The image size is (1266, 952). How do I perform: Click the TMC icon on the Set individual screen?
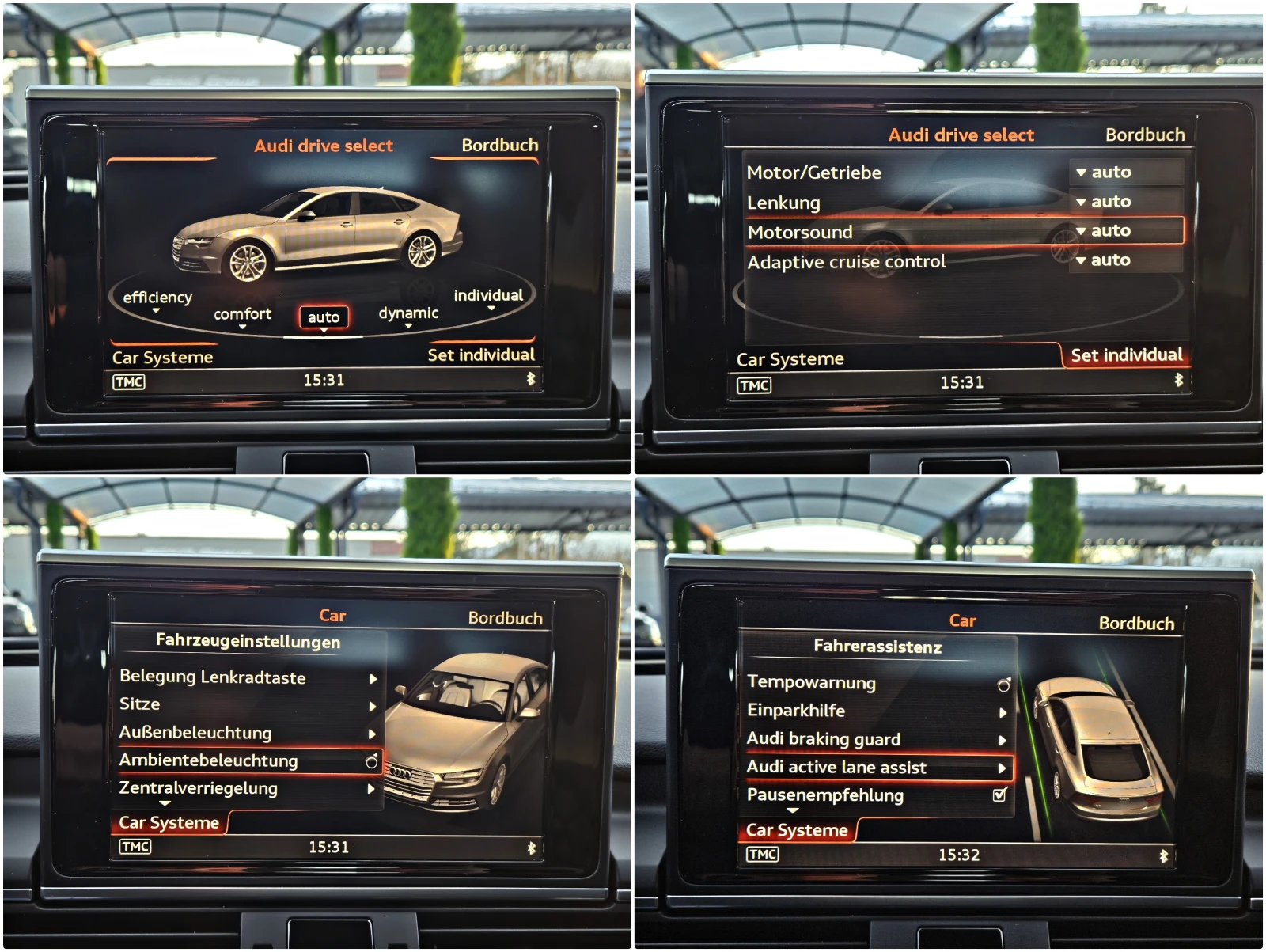[756, 385]
